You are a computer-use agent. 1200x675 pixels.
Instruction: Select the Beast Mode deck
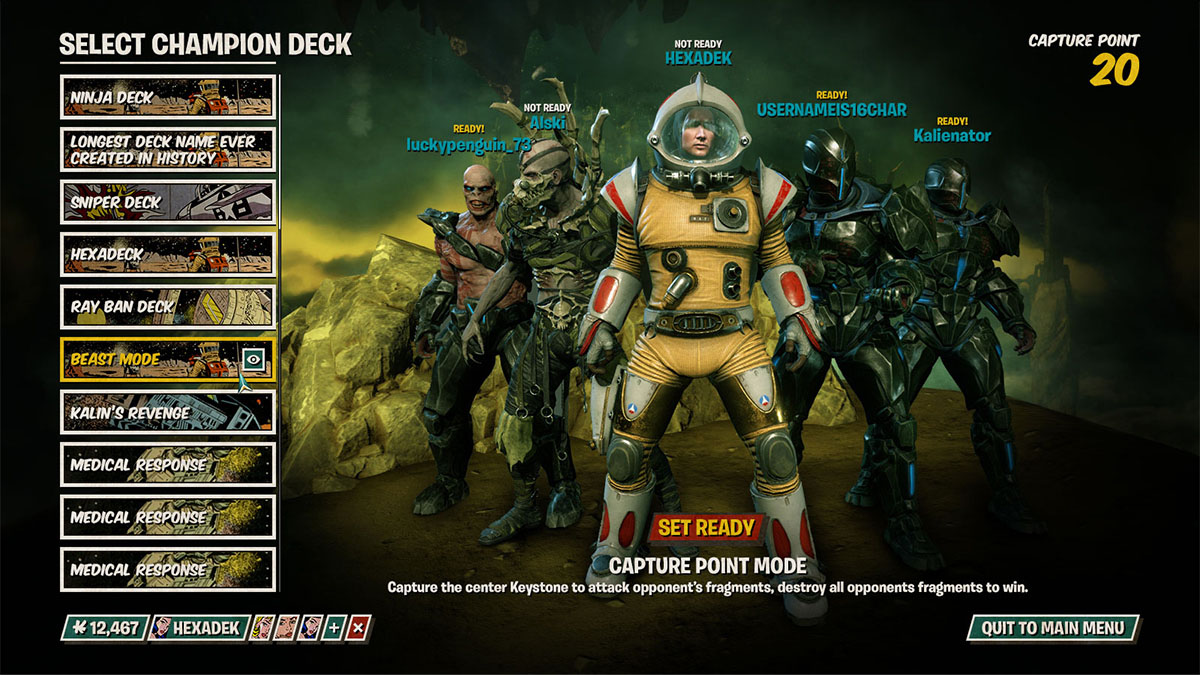150,359
